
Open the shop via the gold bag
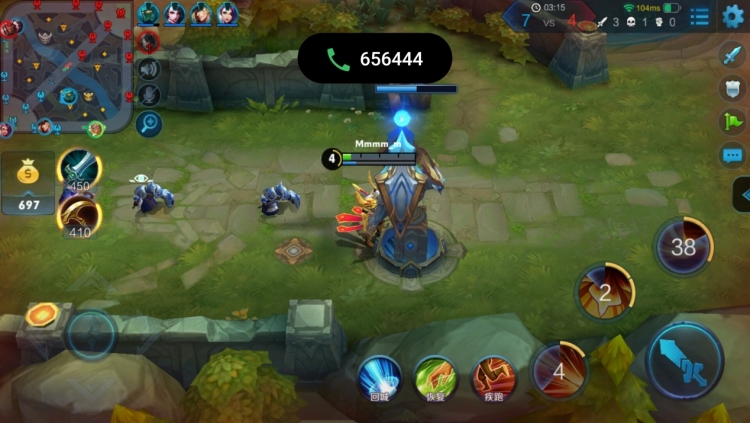pos(28,185)
